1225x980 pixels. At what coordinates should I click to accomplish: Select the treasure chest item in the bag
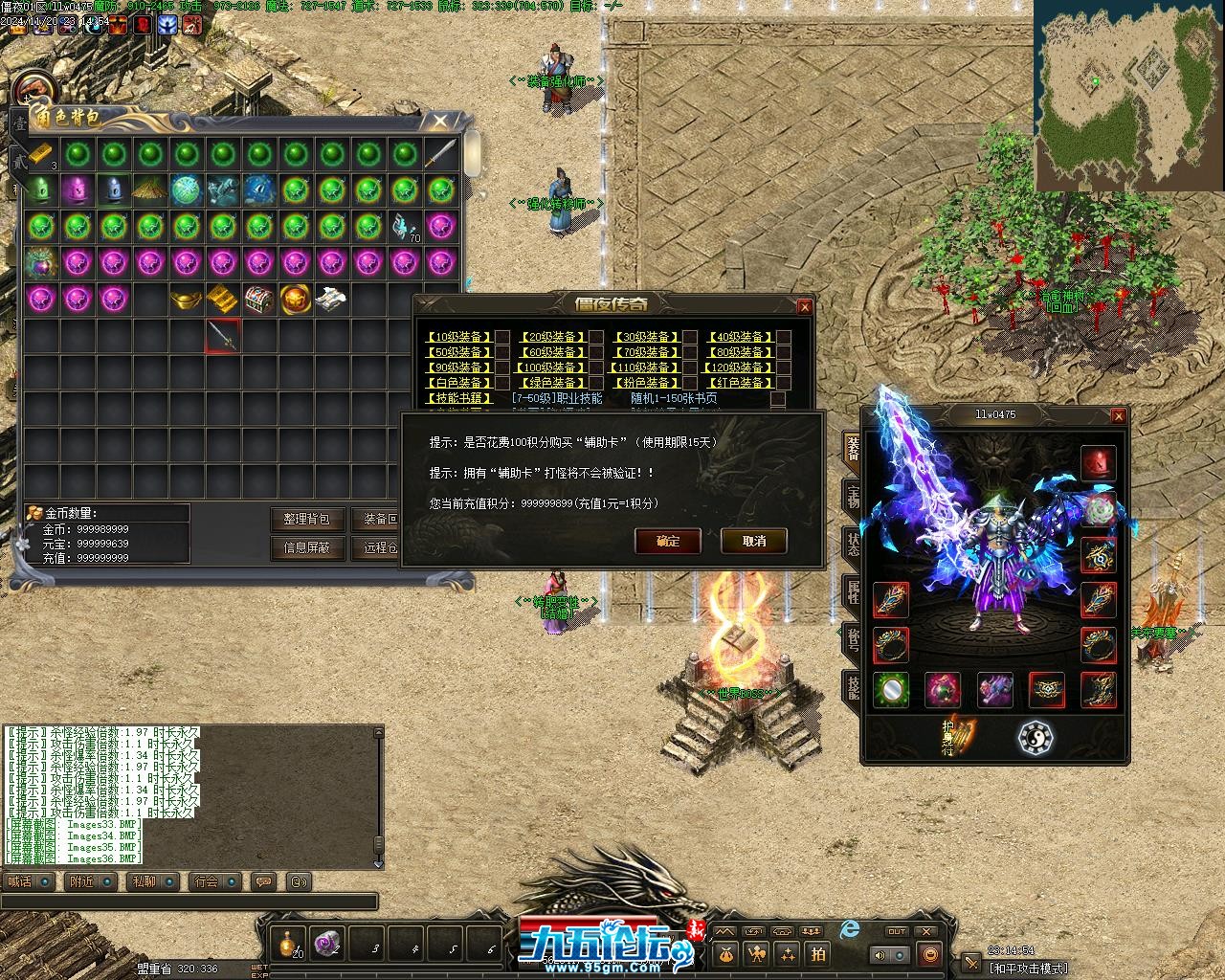click(259, 300)
